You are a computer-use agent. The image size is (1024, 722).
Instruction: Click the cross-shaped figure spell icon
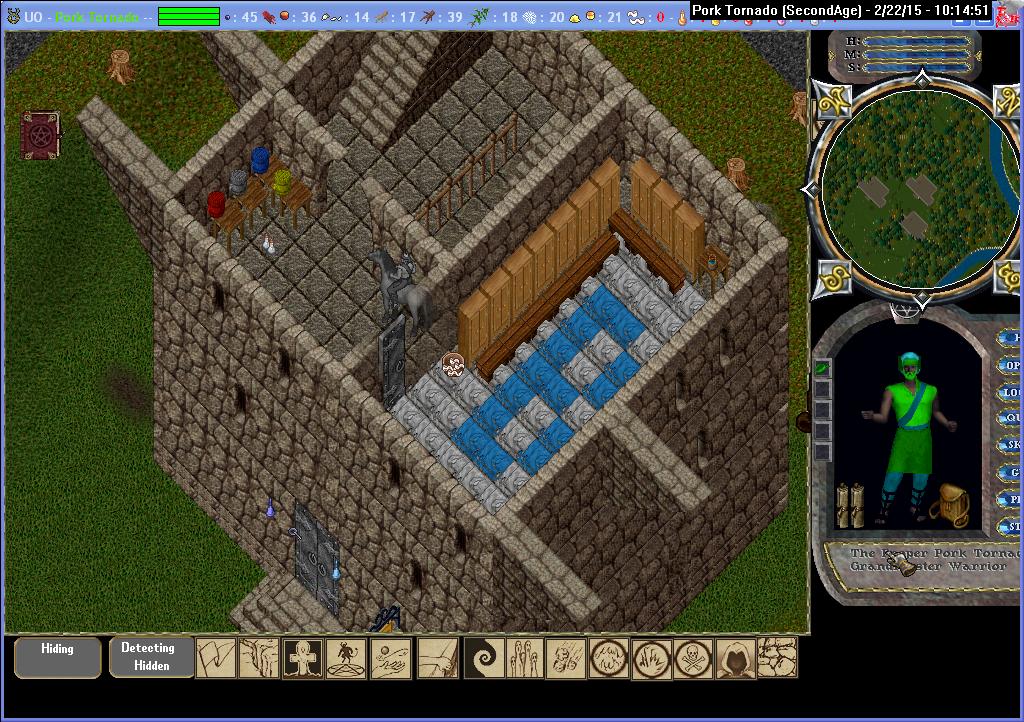point(303,658)
